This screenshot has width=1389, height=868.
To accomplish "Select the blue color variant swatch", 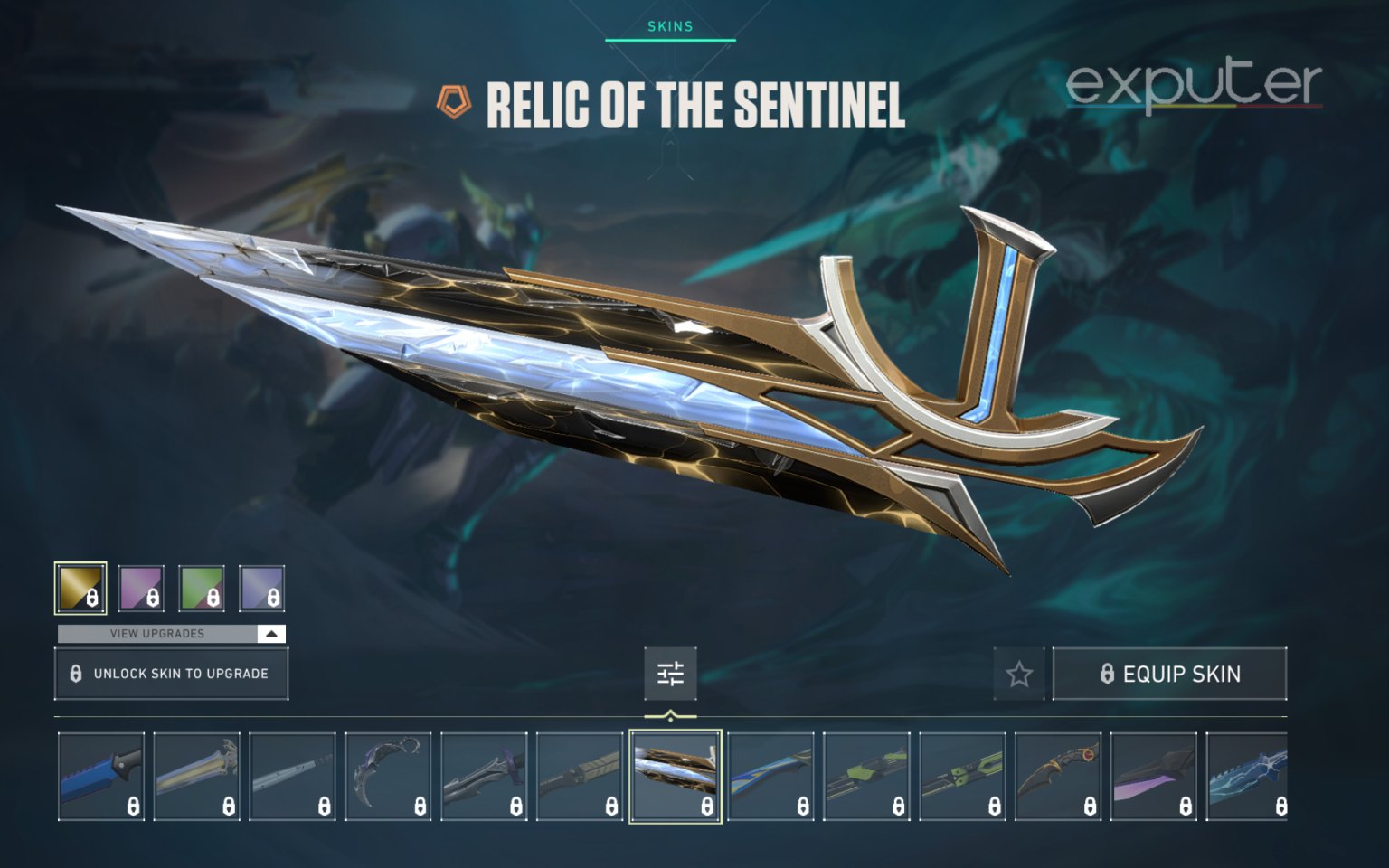I will tap(260, 588).
